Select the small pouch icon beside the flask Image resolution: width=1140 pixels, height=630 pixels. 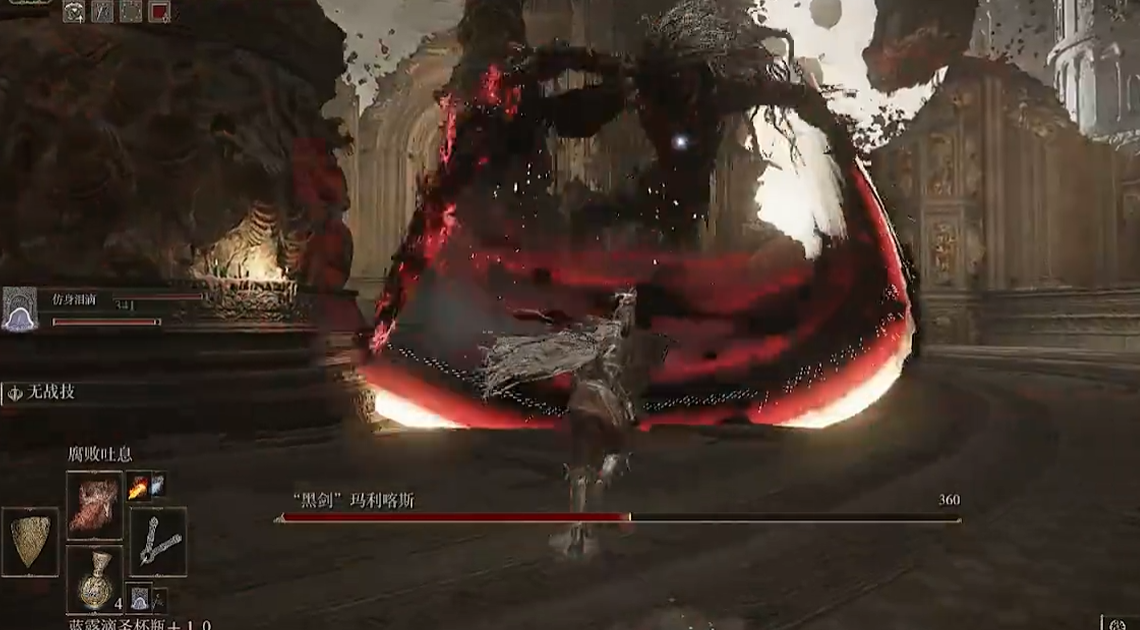point(139,598)
